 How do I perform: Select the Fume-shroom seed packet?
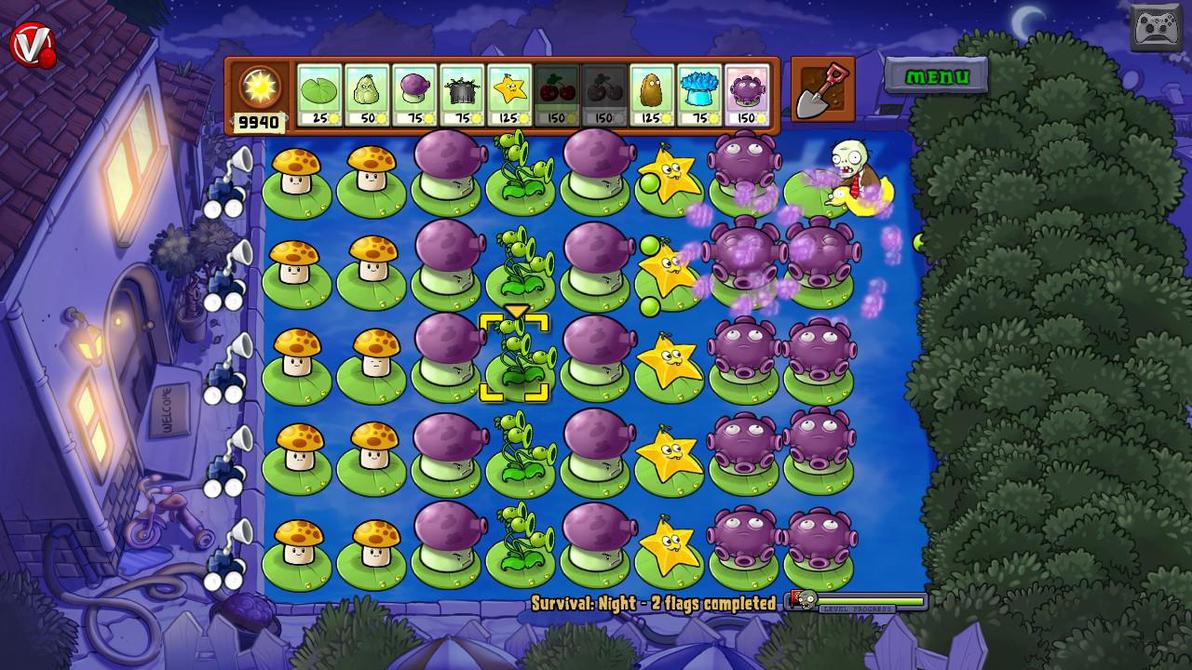pos(415,95)
